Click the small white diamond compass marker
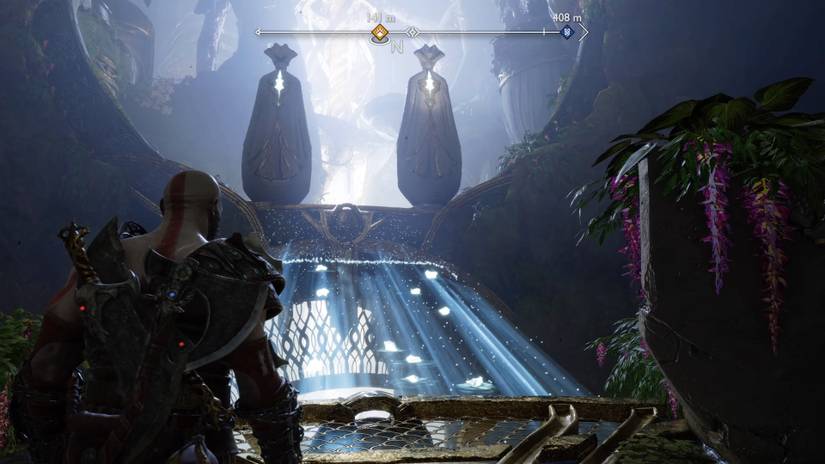Screen dimensions: 825x464 (x=411, y=33)
